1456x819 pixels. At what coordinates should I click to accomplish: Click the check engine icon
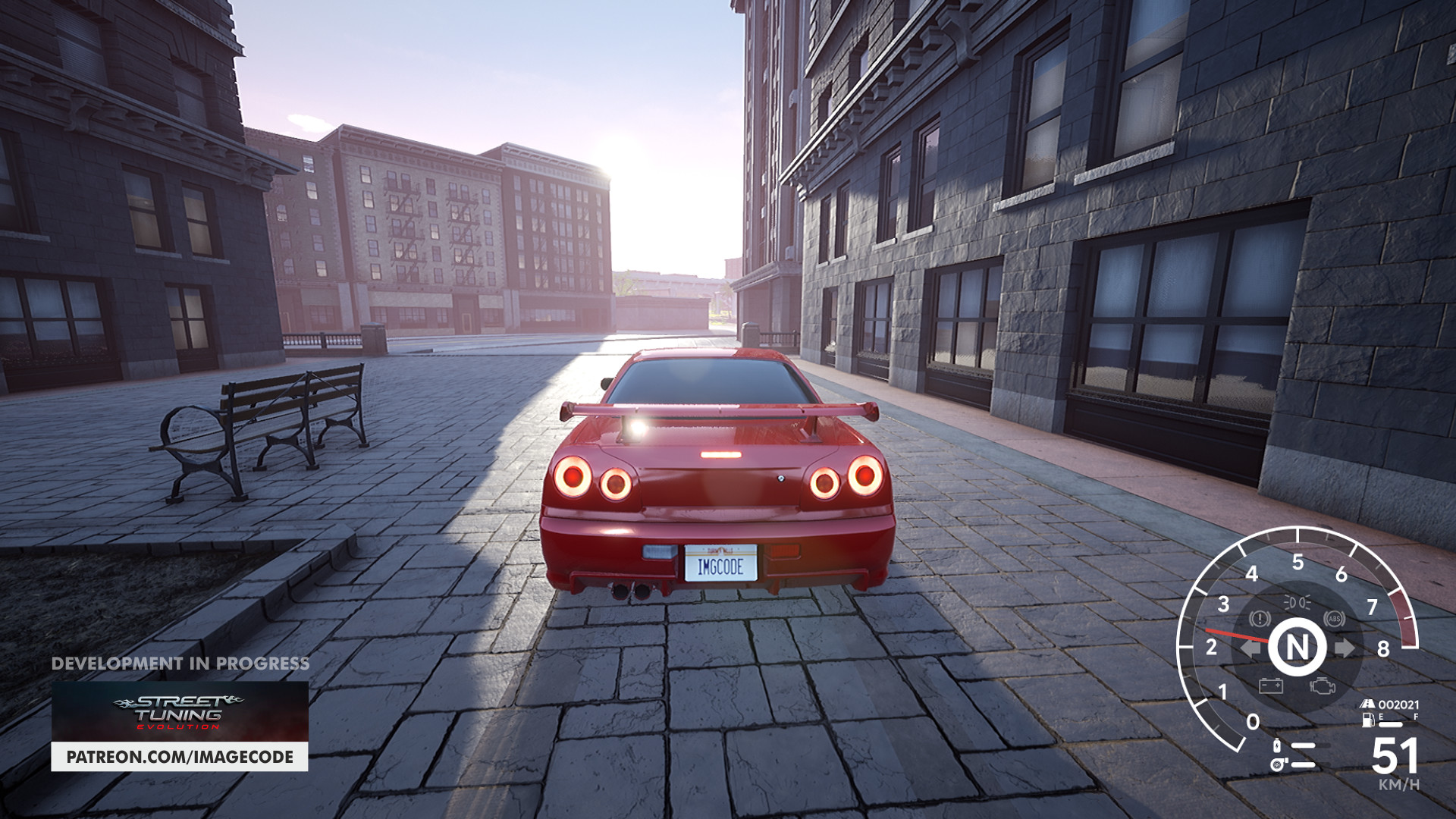pos(1323,686)
